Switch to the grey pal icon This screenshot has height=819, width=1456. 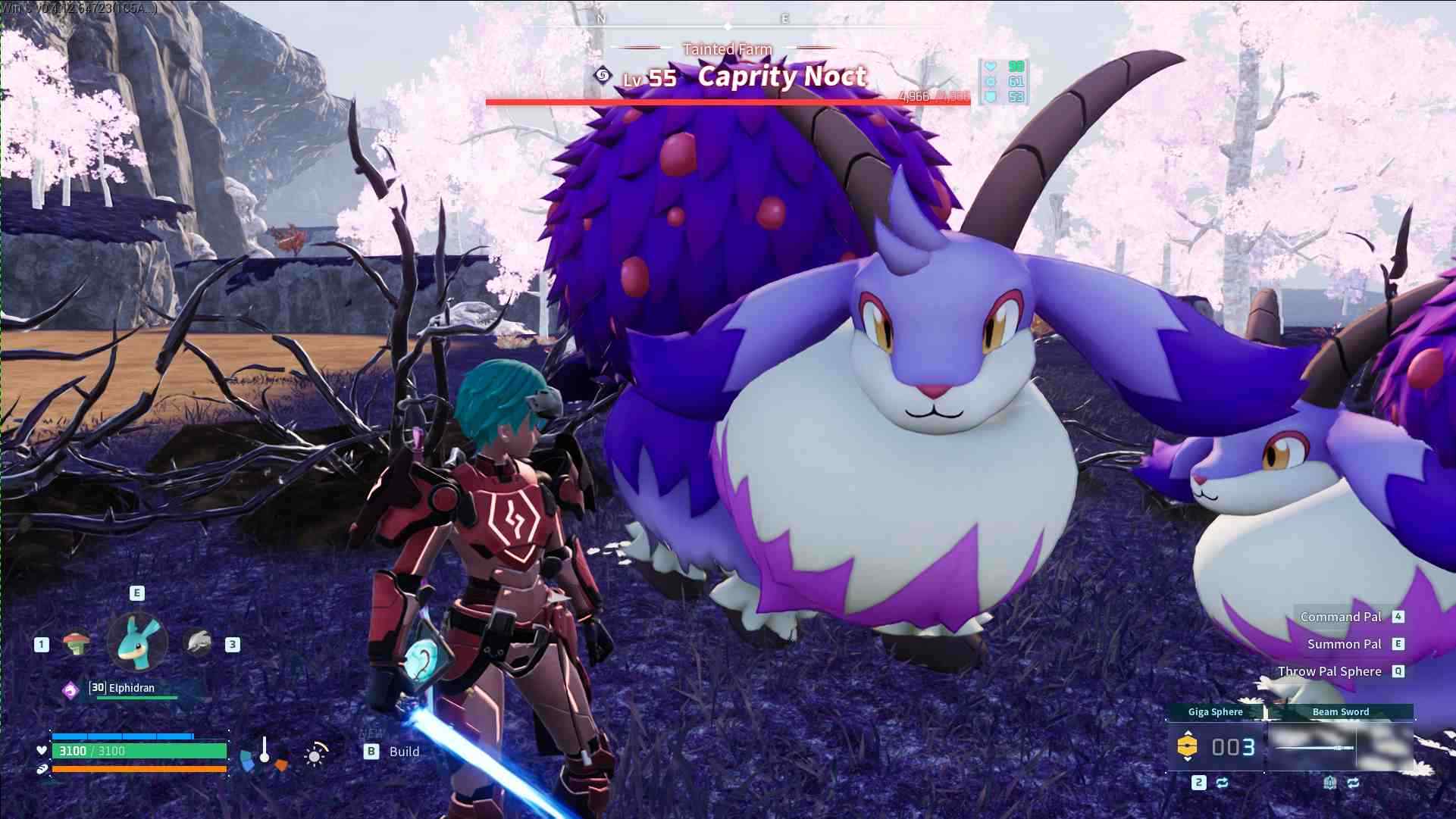[199, 643]
